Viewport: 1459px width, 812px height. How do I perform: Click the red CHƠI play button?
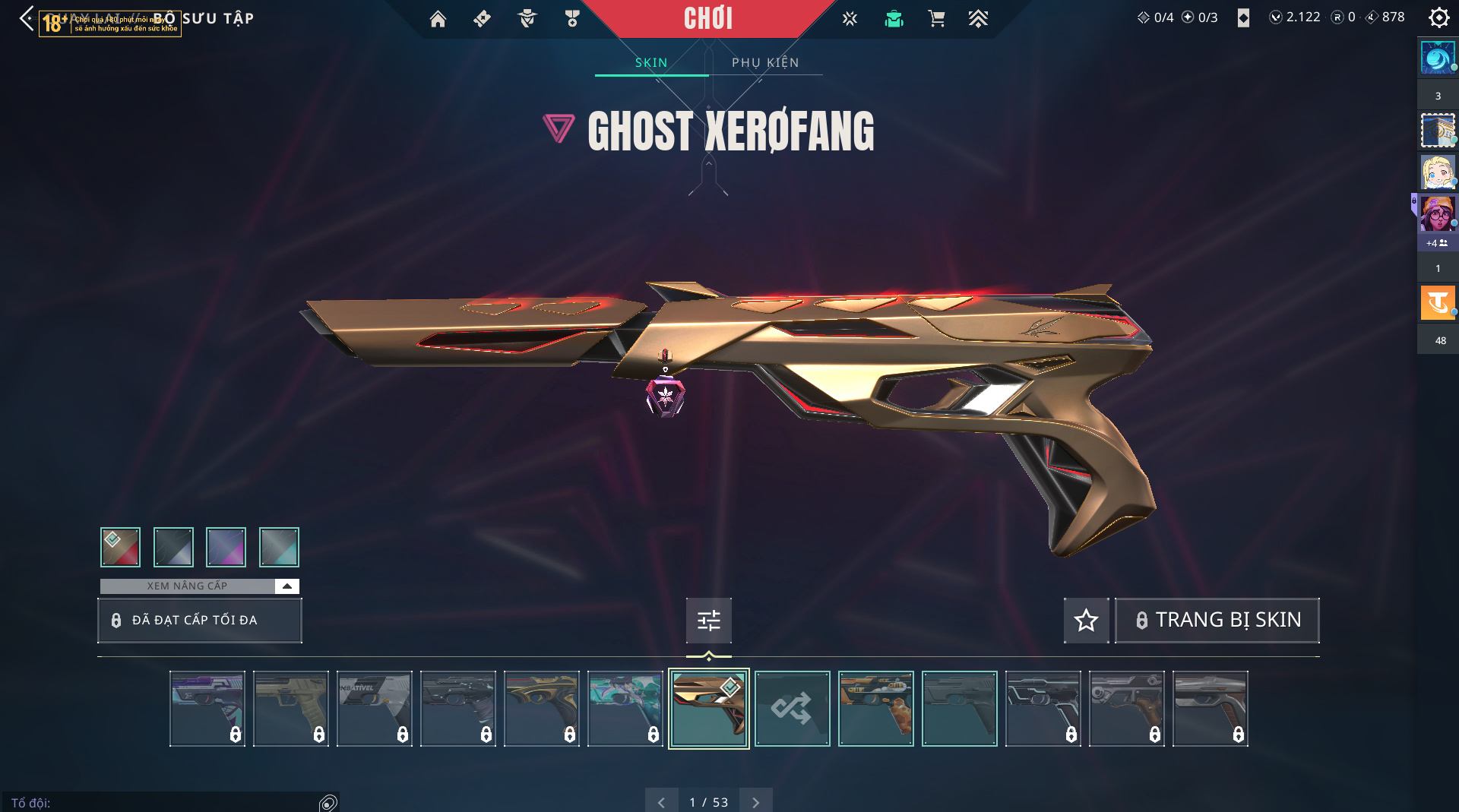pos(707,19)
